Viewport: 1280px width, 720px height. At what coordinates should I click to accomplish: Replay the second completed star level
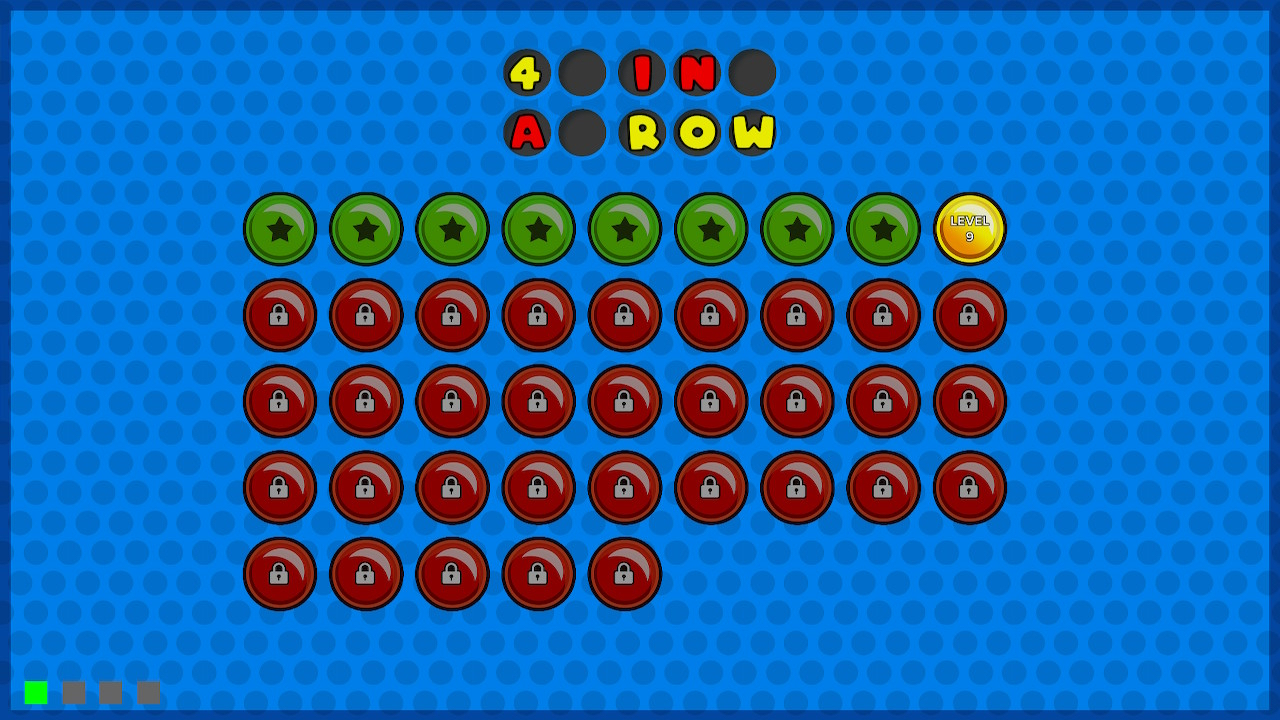tap(366, 229)
